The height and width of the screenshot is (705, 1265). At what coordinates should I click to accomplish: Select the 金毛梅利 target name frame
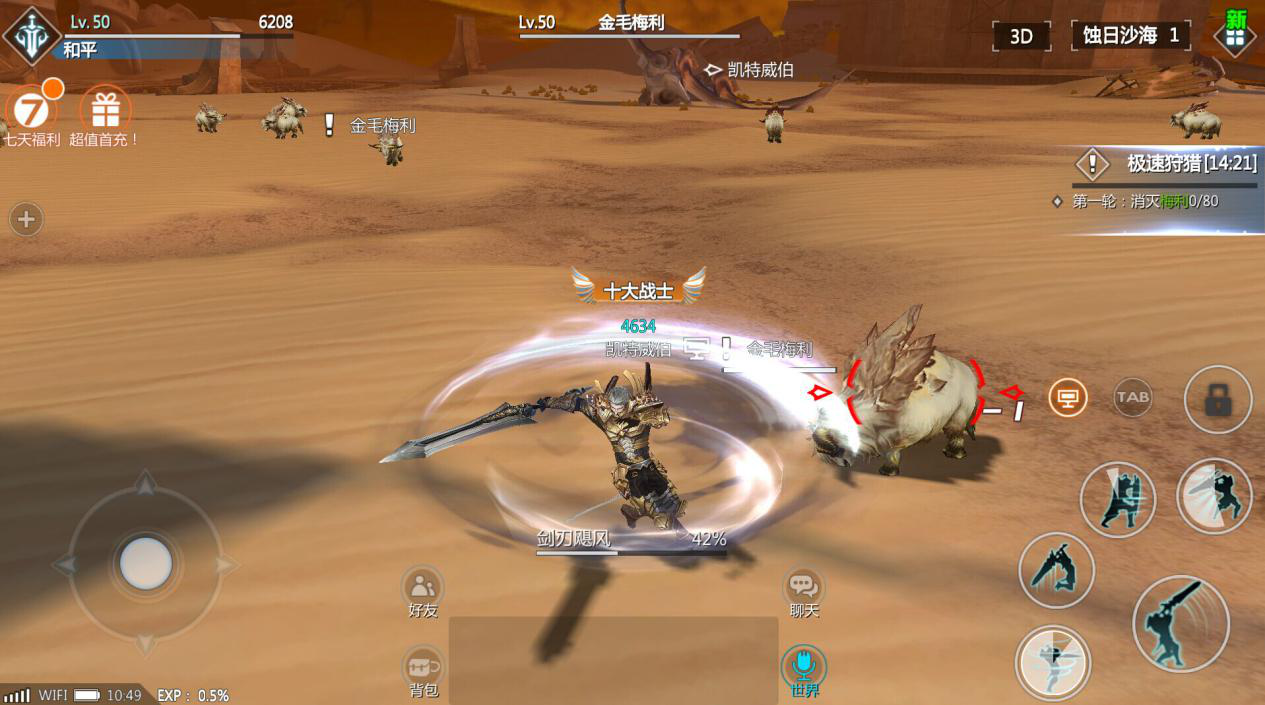[630, 23]
